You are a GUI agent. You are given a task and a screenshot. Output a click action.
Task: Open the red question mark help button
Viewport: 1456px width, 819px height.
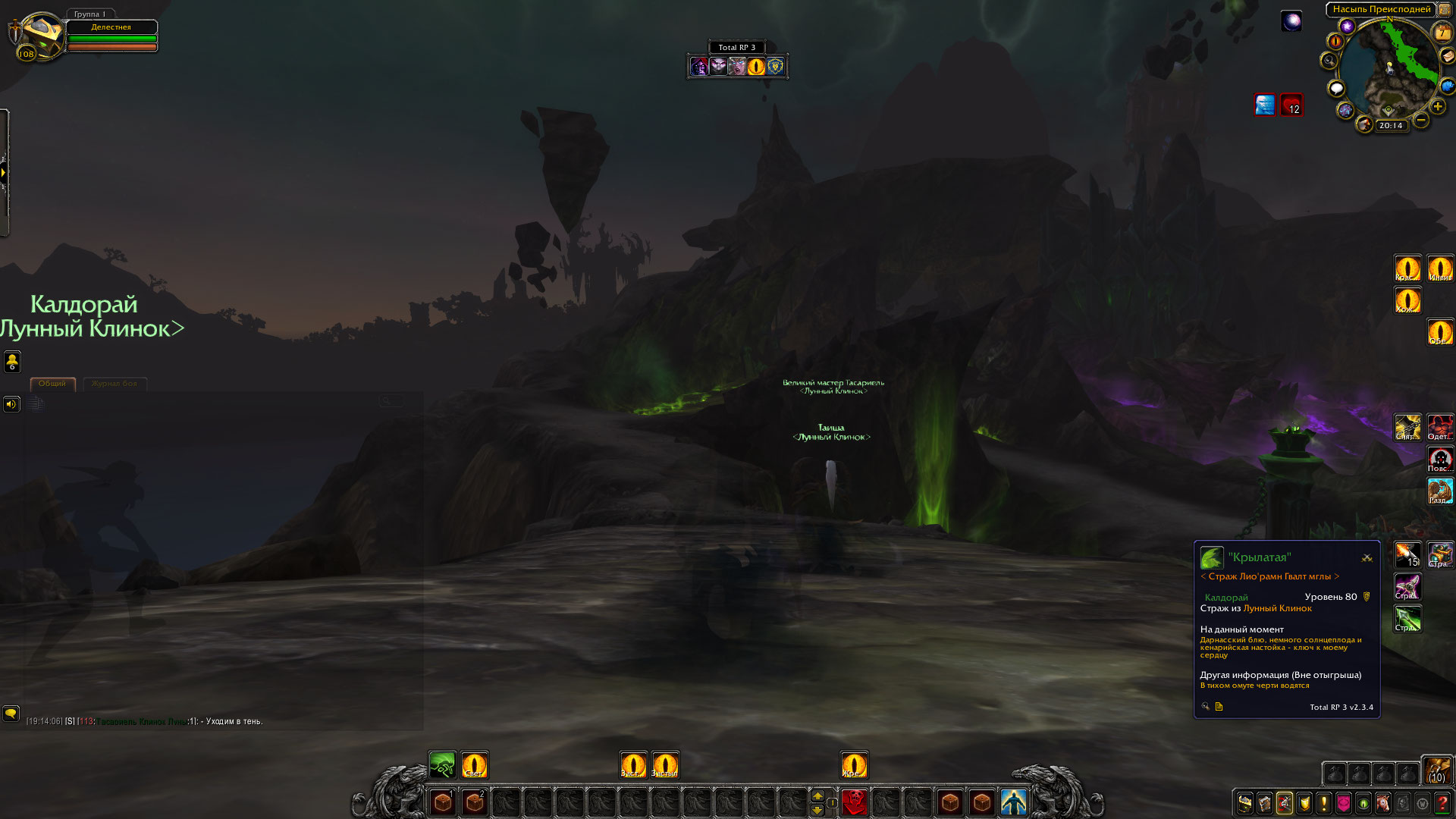pos(1442,803)
